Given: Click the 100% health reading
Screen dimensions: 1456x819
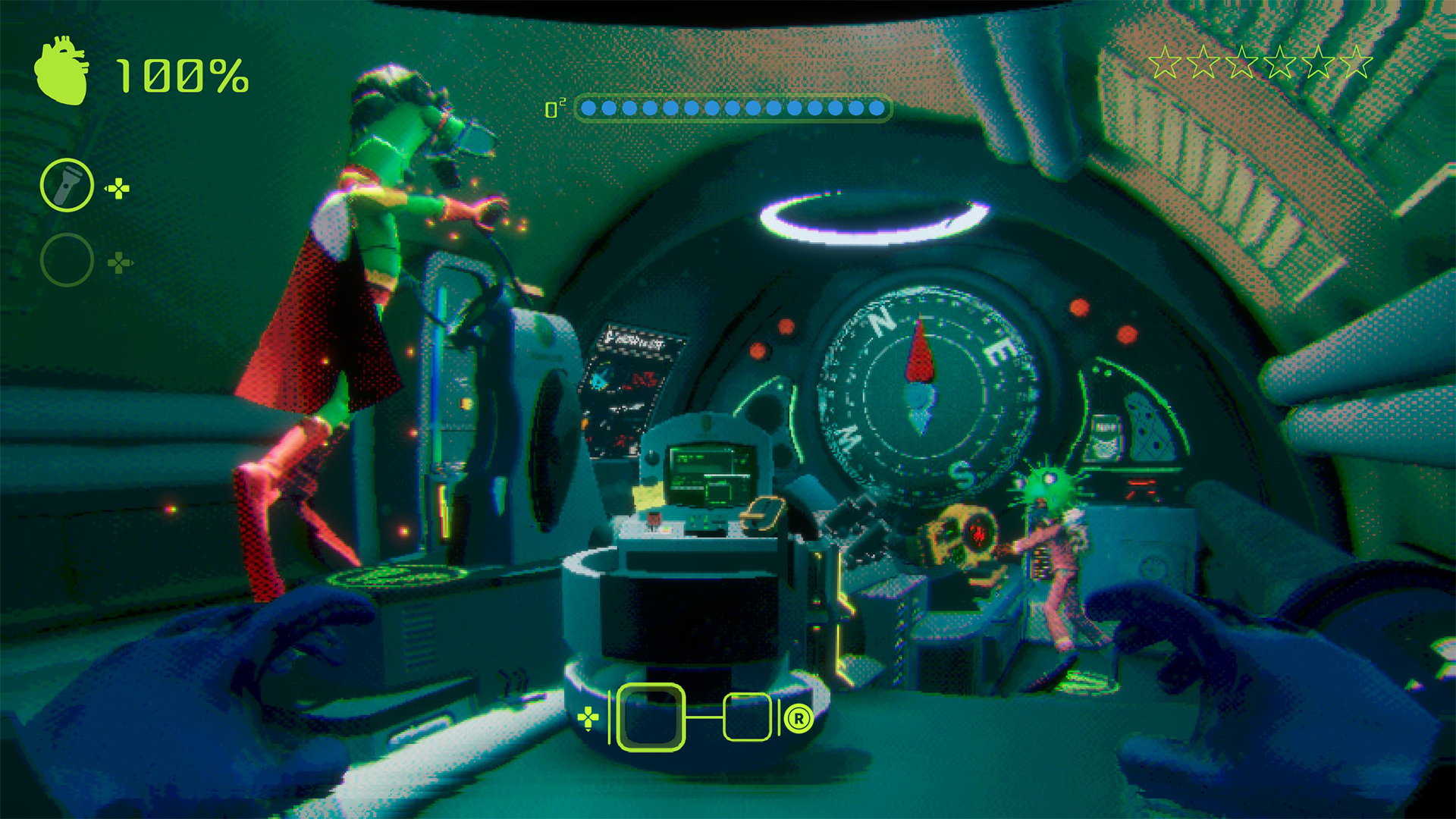Looking at the screenshot, I should (182, 76).
